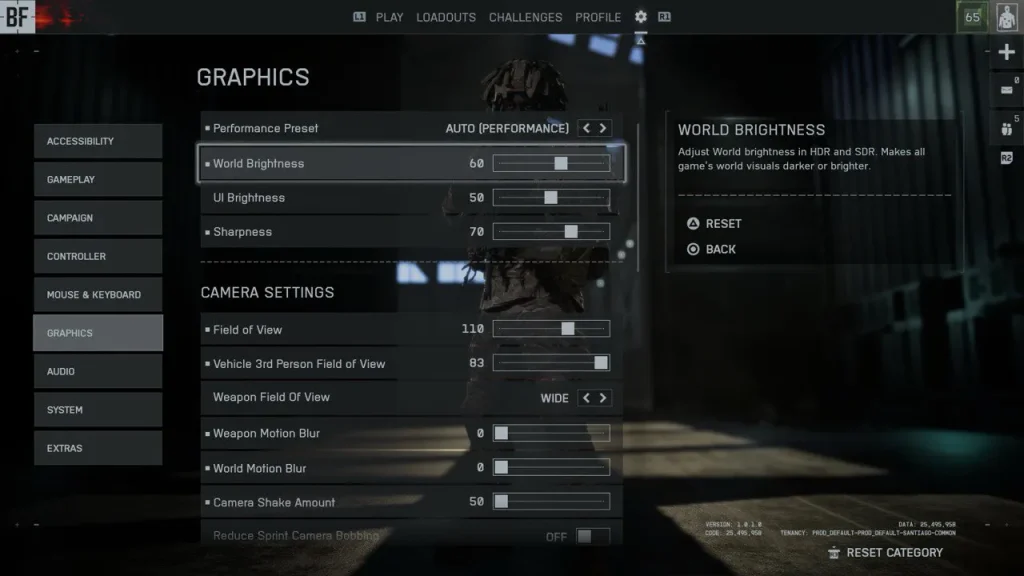Open the Accessibility settings section
The height and width of the screenshot is (576, 1024).
[97, 141]
